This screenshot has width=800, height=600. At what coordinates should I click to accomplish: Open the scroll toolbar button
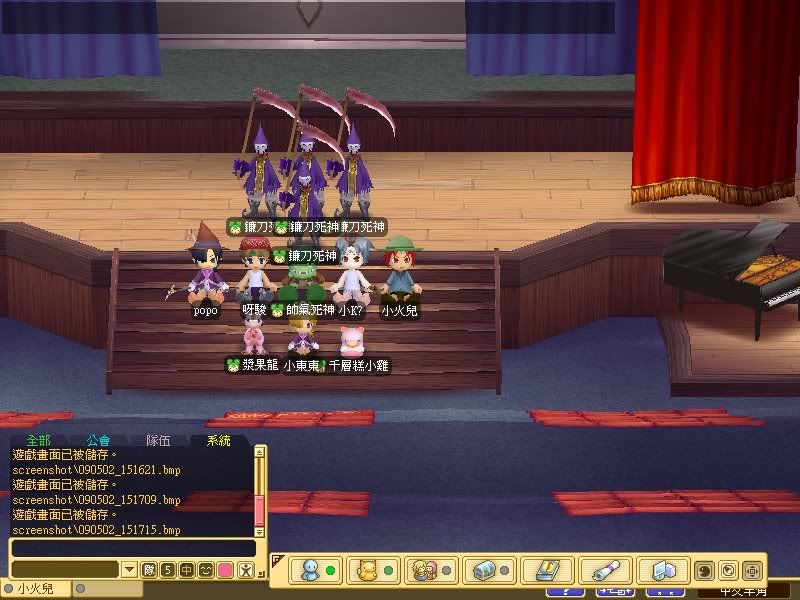[604, 570]
